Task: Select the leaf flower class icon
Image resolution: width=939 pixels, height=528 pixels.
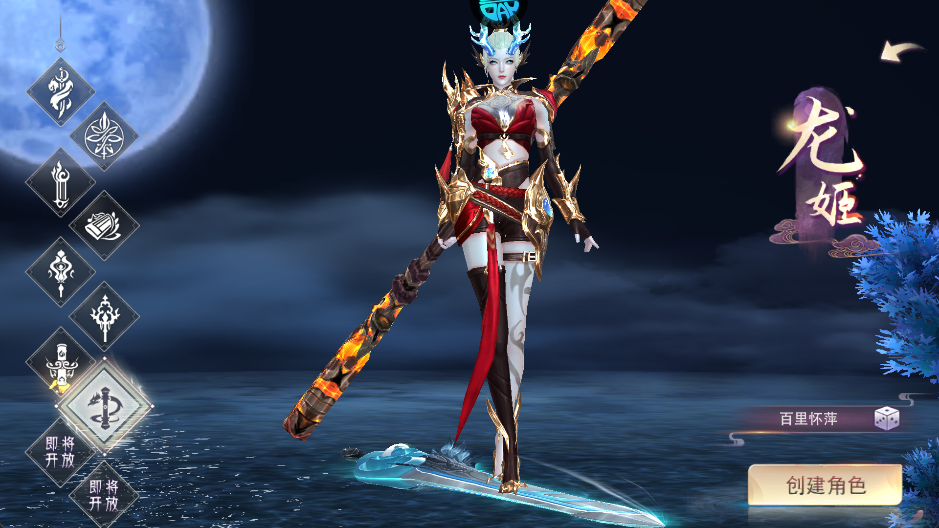Action: pos(103,136)
